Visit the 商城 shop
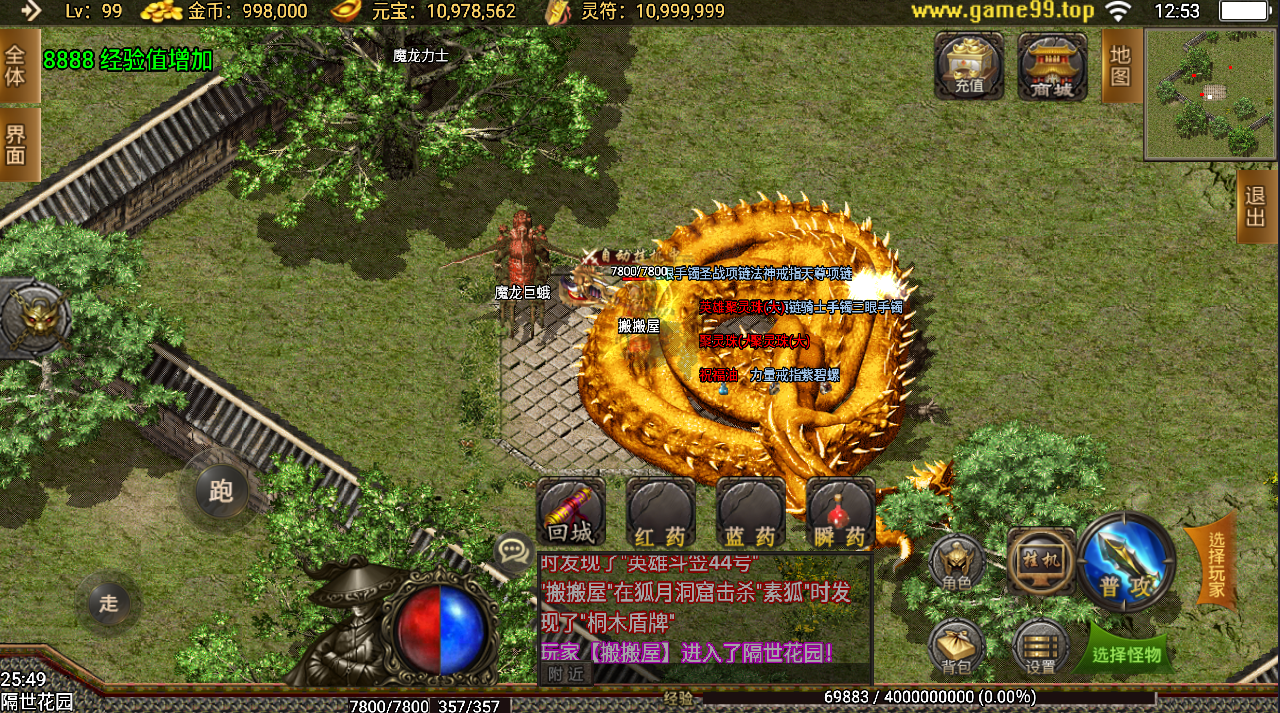1280x713 pixels. coord(1052,66)
